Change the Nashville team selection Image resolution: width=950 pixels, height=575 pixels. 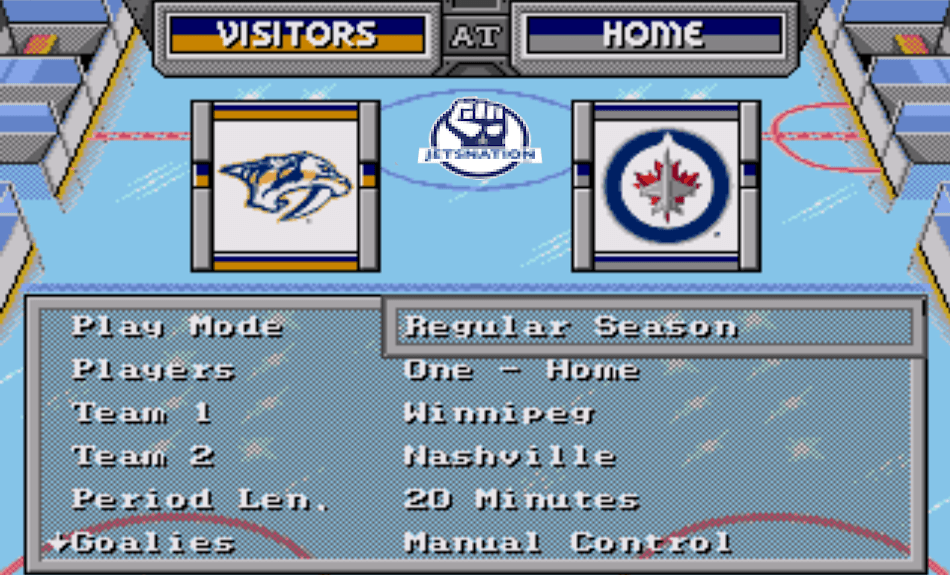[509, 456]
